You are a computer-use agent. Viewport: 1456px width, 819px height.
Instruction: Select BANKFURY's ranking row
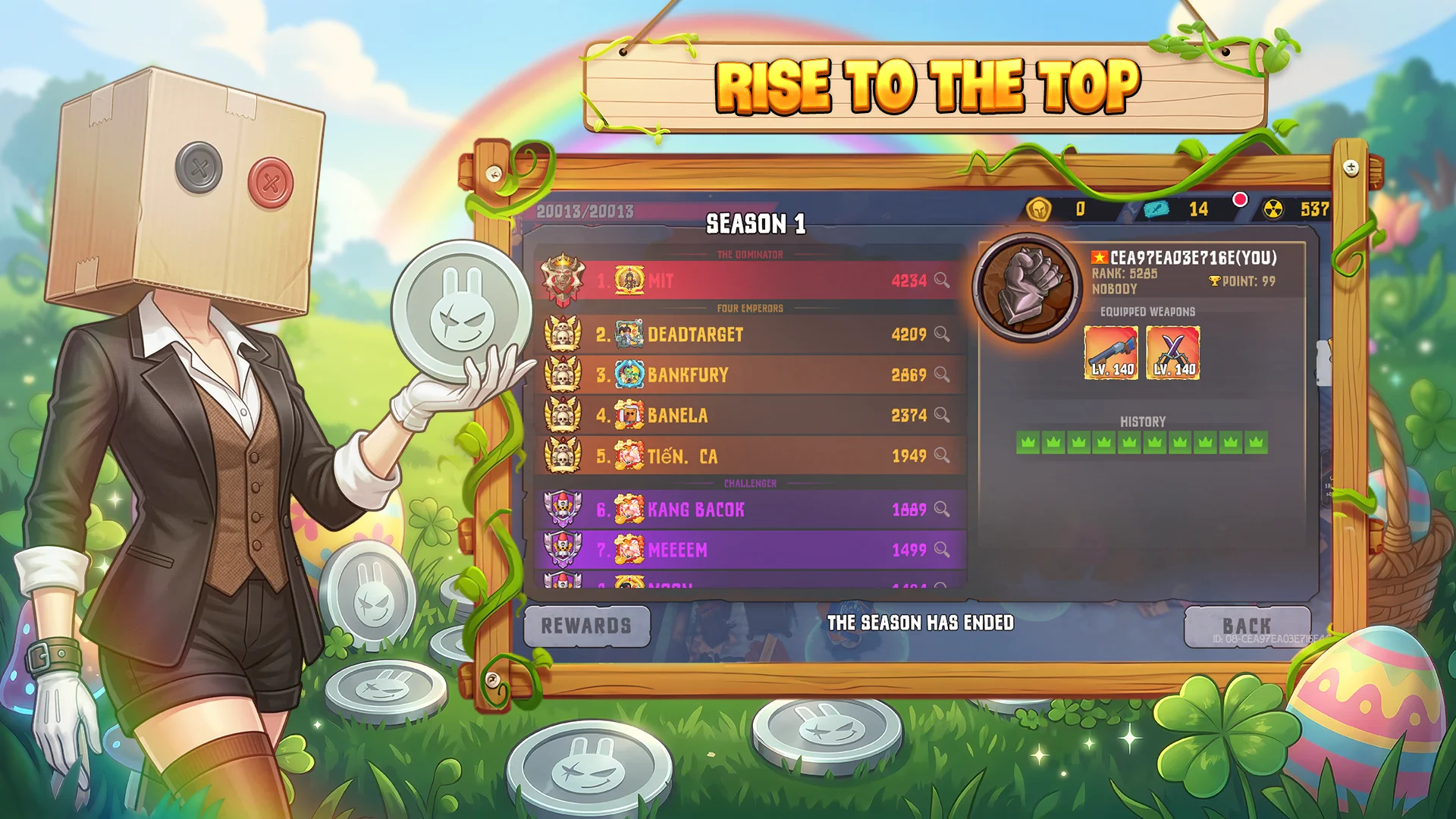click(749, 375)
